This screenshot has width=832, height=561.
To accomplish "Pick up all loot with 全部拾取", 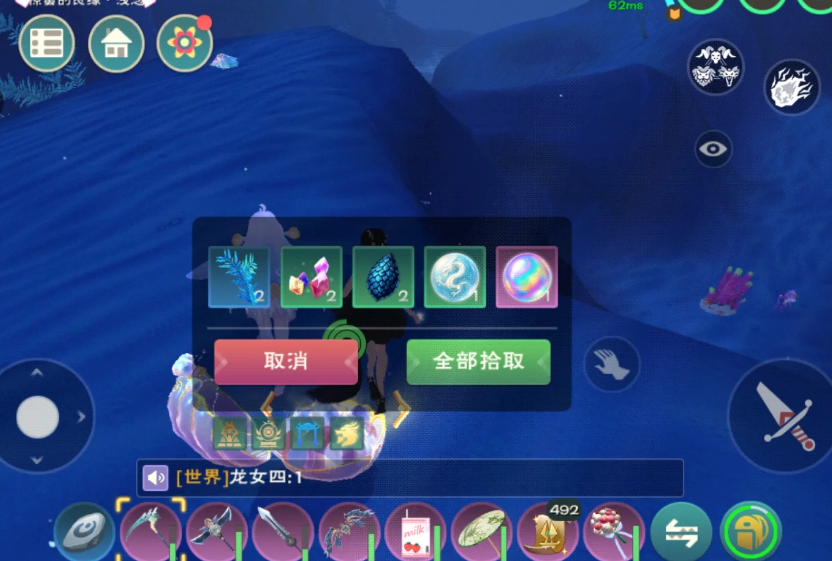I will (x=478, y=362).
